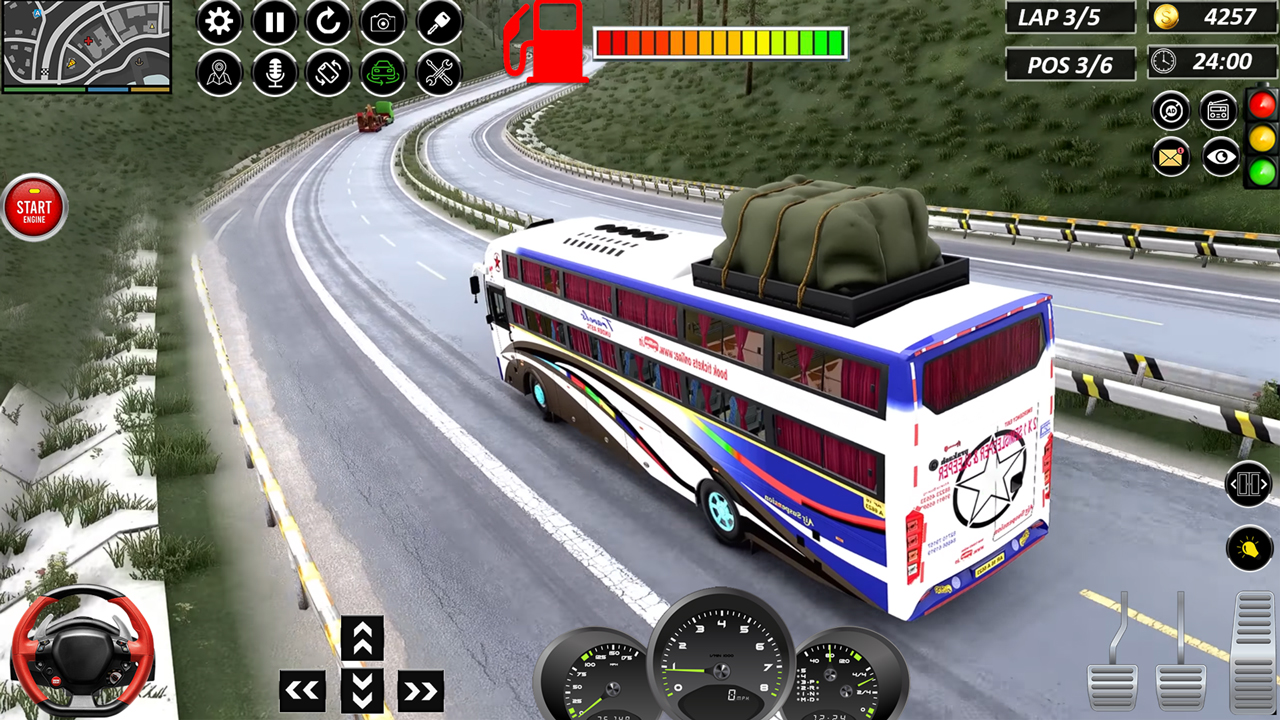Switch to the LAP 3/5 display
Screen dimensions: 1280x720
point(1069,17)
